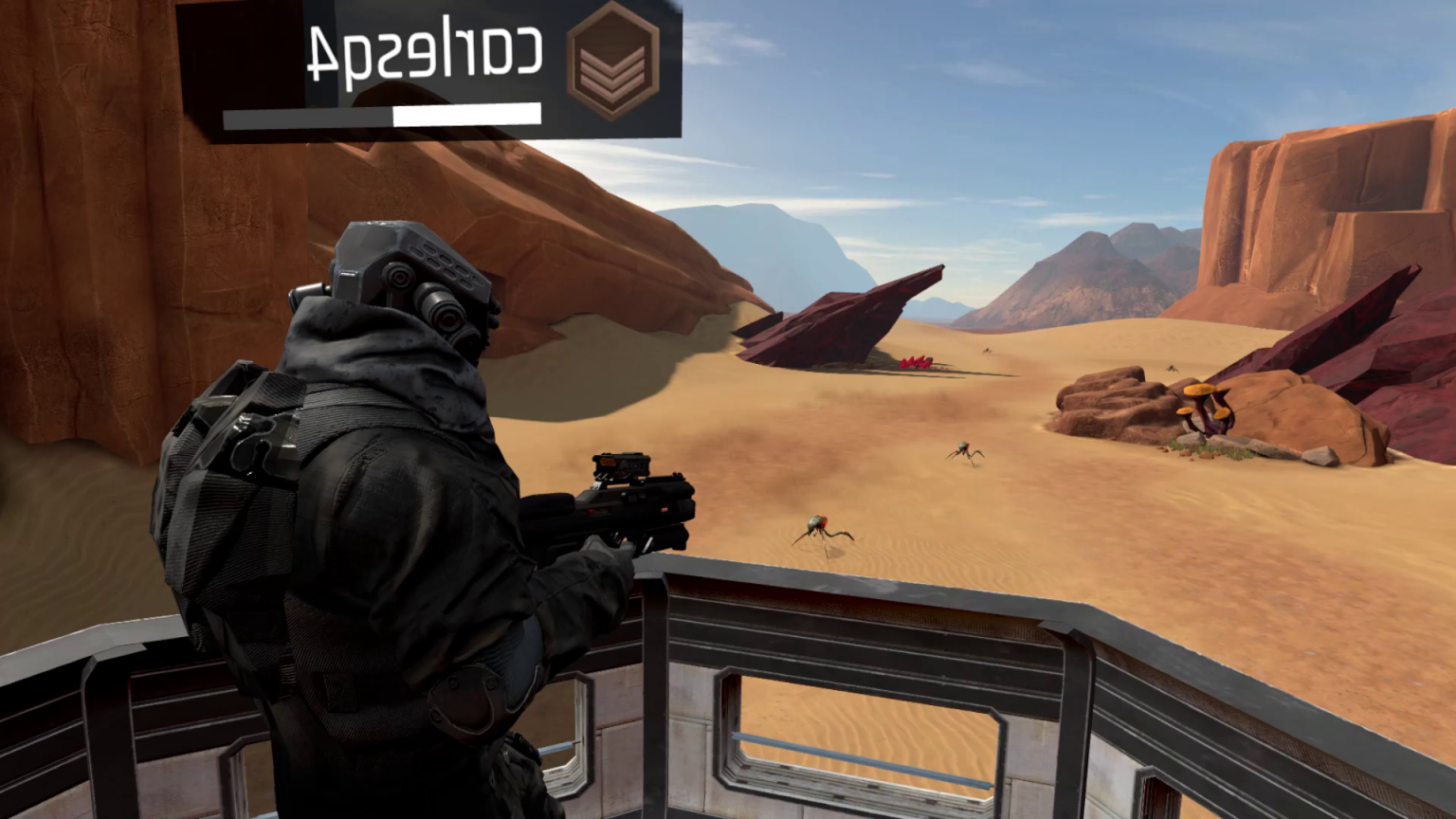1456x819 pixels.
Task: Click the red crystal cluster in the desert
Action: [x=916, y=362]
